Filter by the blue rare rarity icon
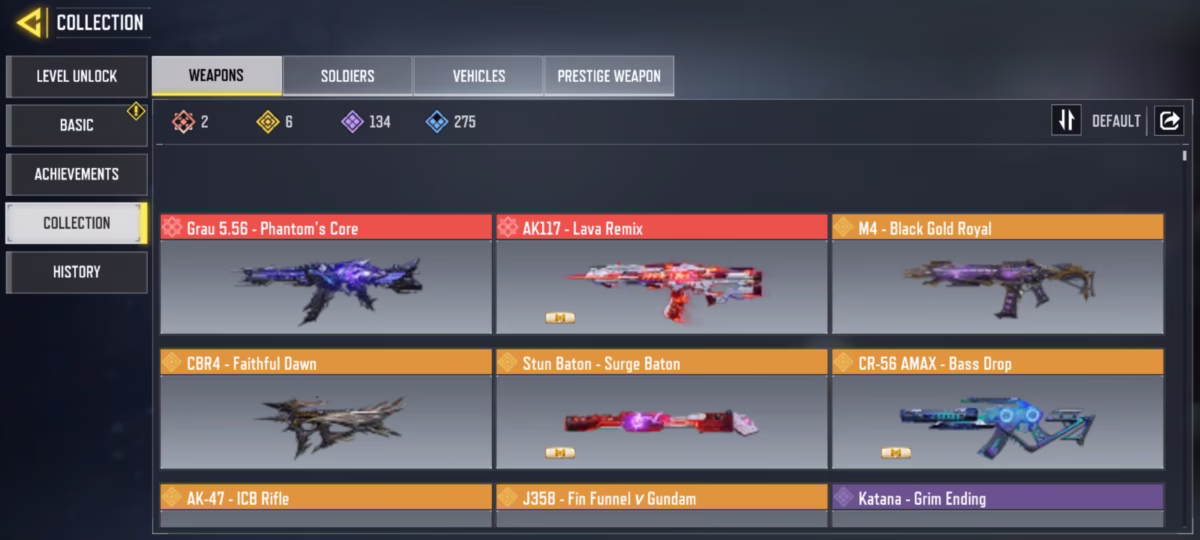 tap(436, 122)
